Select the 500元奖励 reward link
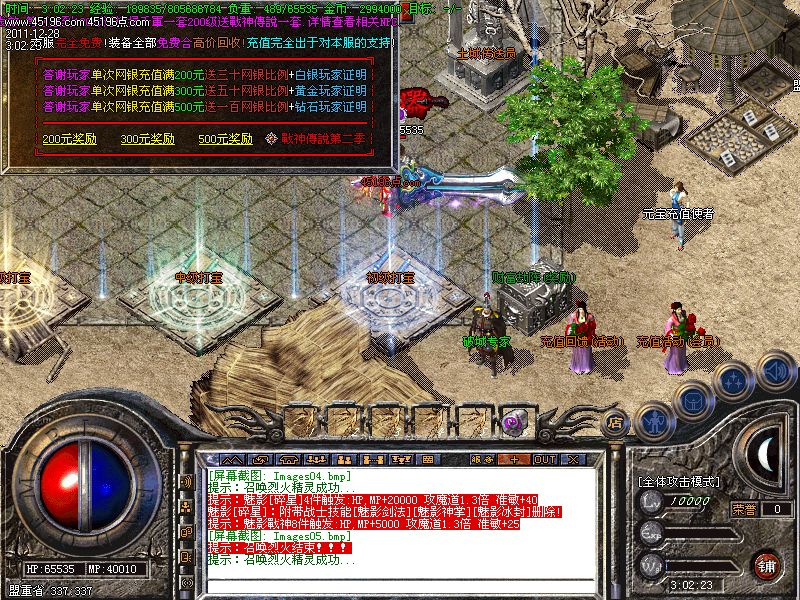Viewport: 800px width, 600px height. pyautogui.click(x=218, y=138)
